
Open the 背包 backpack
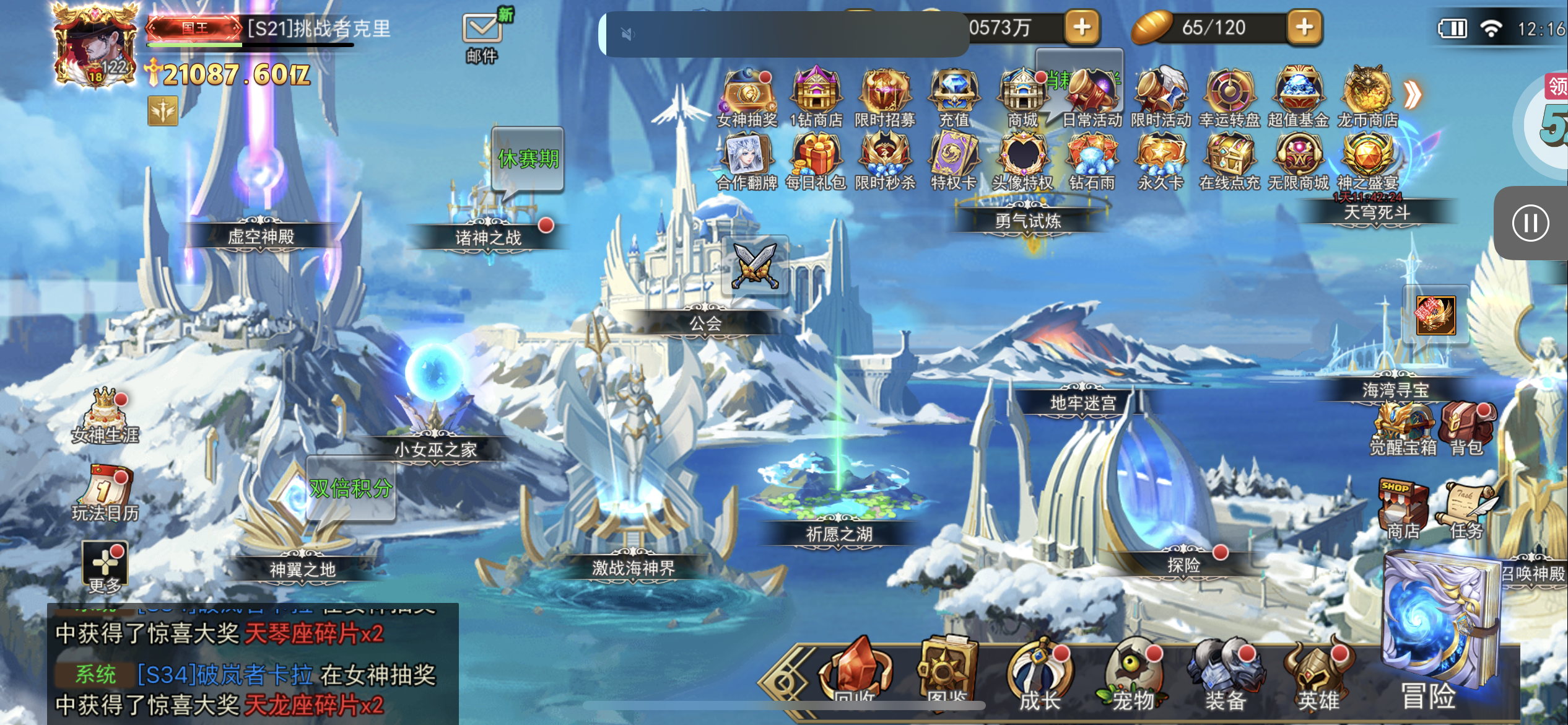click(1466, 428)
